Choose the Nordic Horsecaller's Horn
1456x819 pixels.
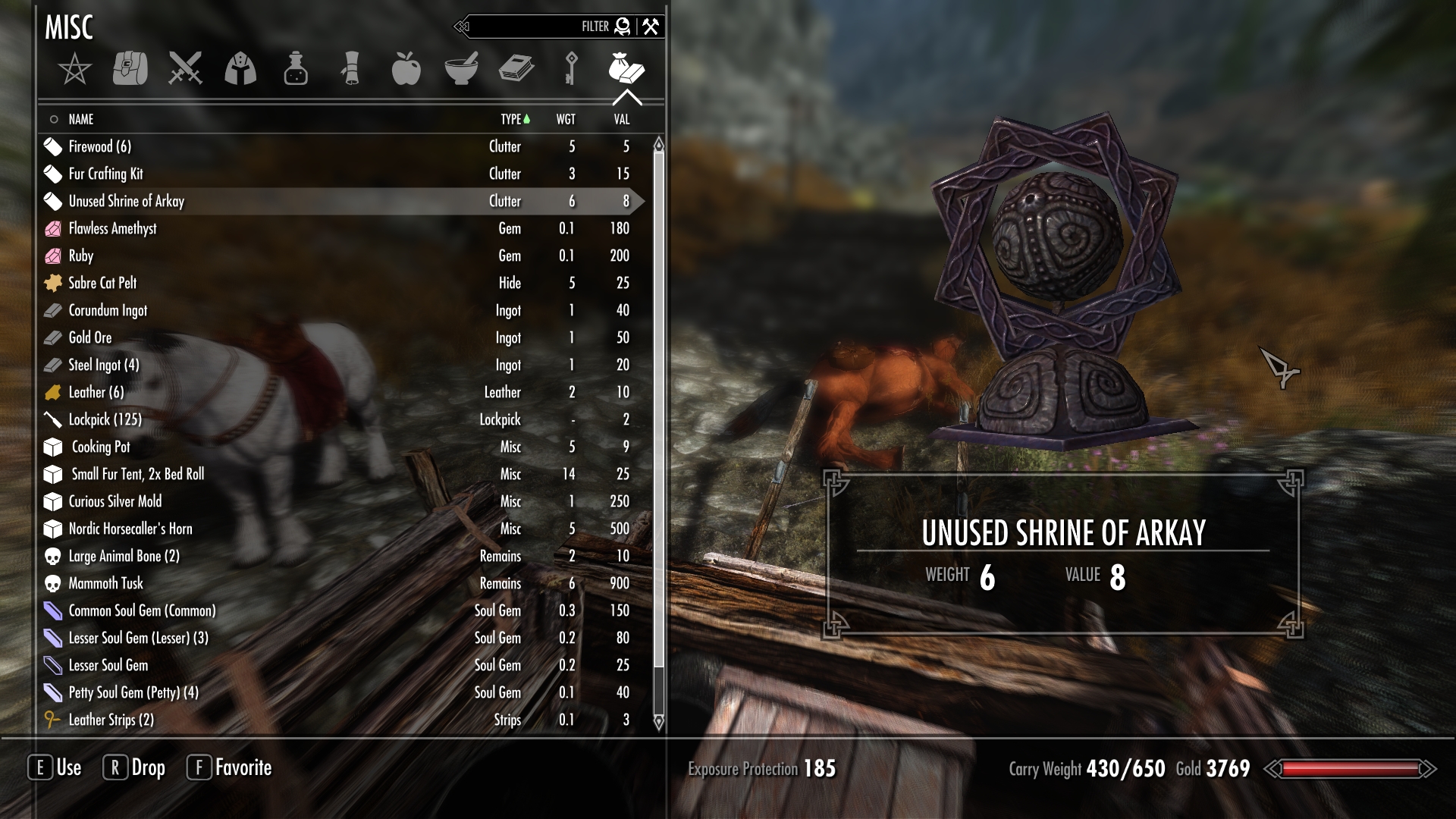130,529
